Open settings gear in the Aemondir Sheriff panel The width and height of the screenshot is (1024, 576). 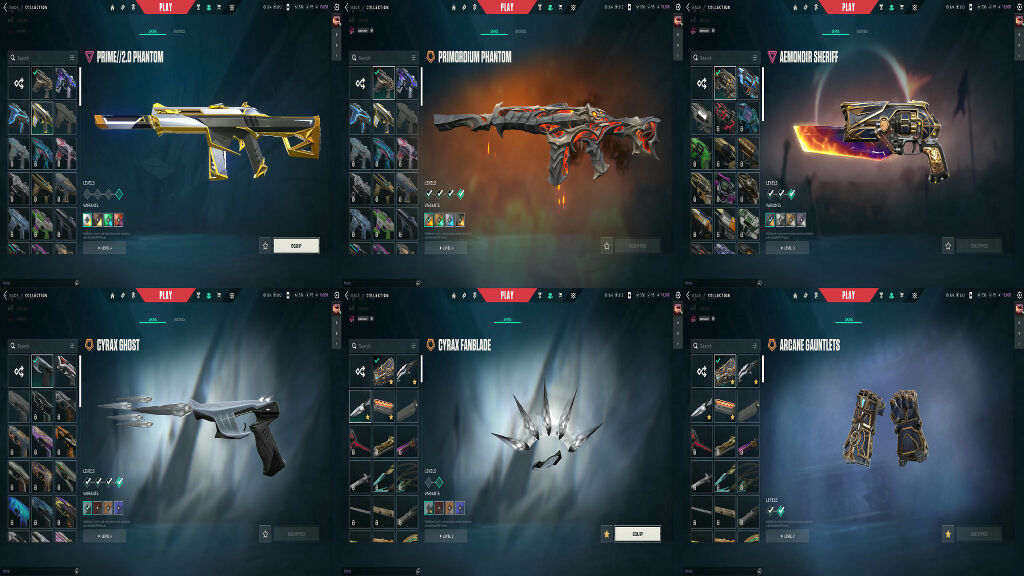click(x=1019, y=7)
